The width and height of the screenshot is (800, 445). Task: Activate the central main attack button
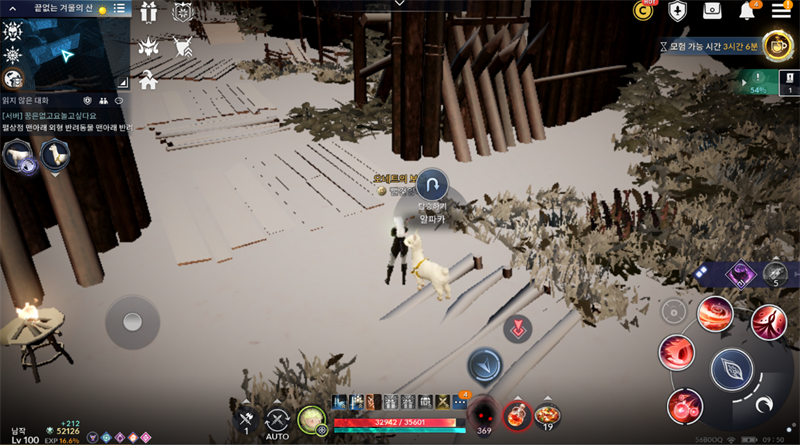(x=732, y=371)
